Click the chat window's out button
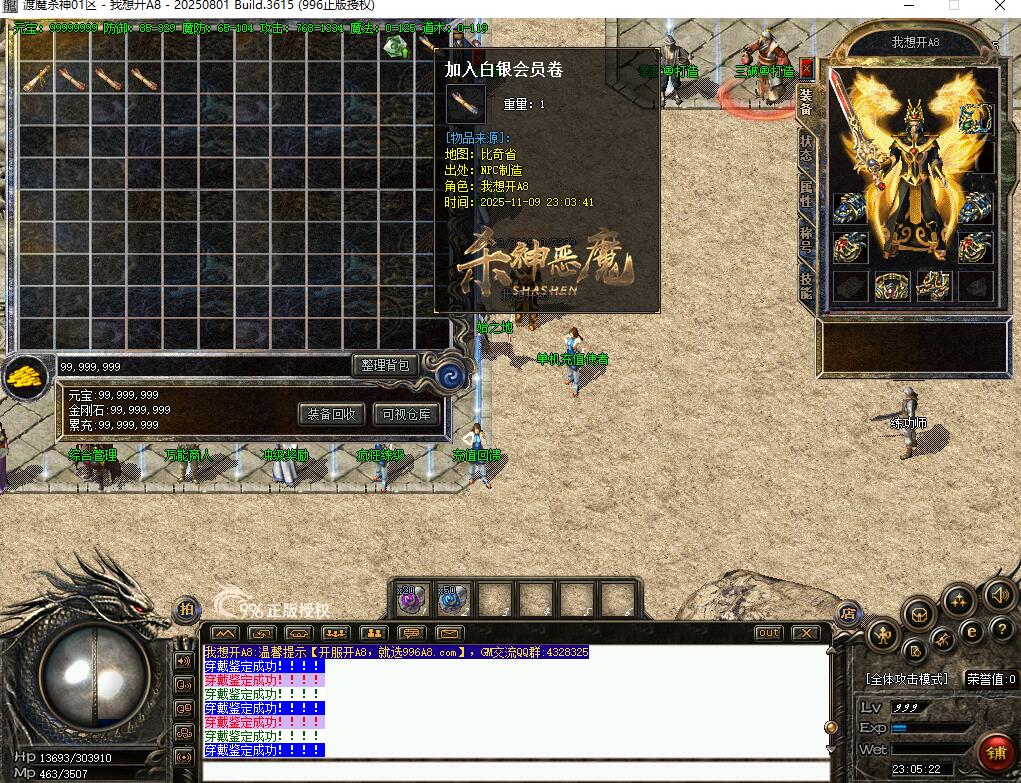This screenshot has width=1021, height=783. tap(768, 633)
